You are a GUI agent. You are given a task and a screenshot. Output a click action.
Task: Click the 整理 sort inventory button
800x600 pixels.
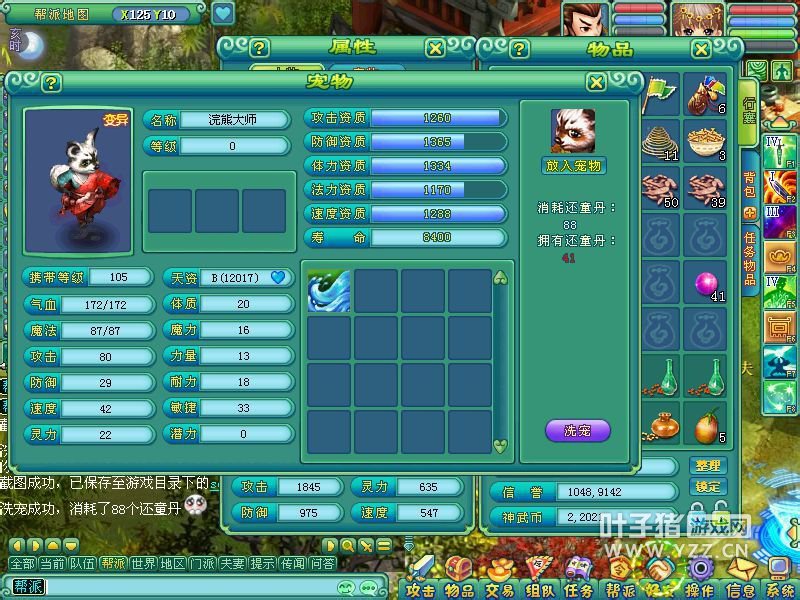707,465
